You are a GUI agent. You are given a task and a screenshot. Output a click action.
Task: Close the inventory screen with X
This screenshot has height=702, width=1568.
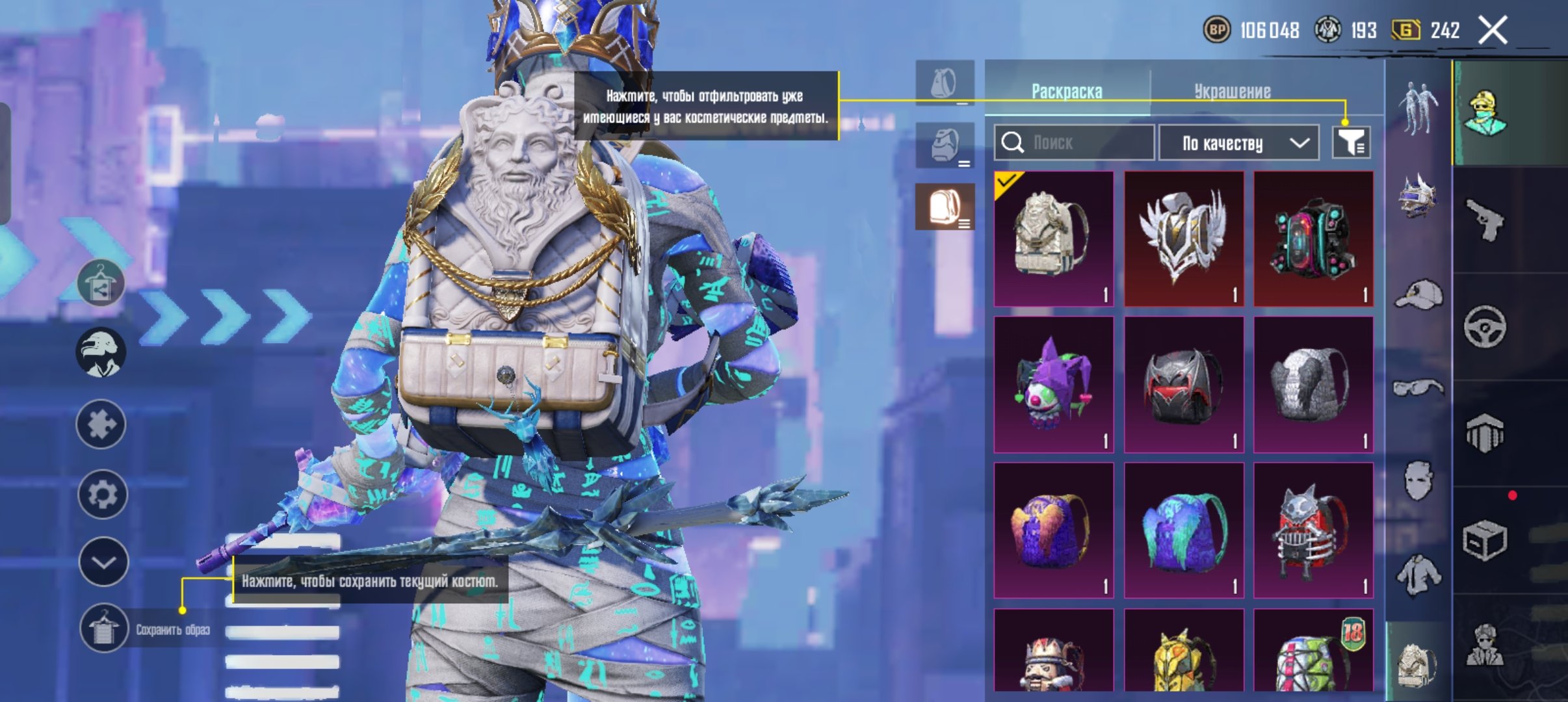tap(1493, 30)
